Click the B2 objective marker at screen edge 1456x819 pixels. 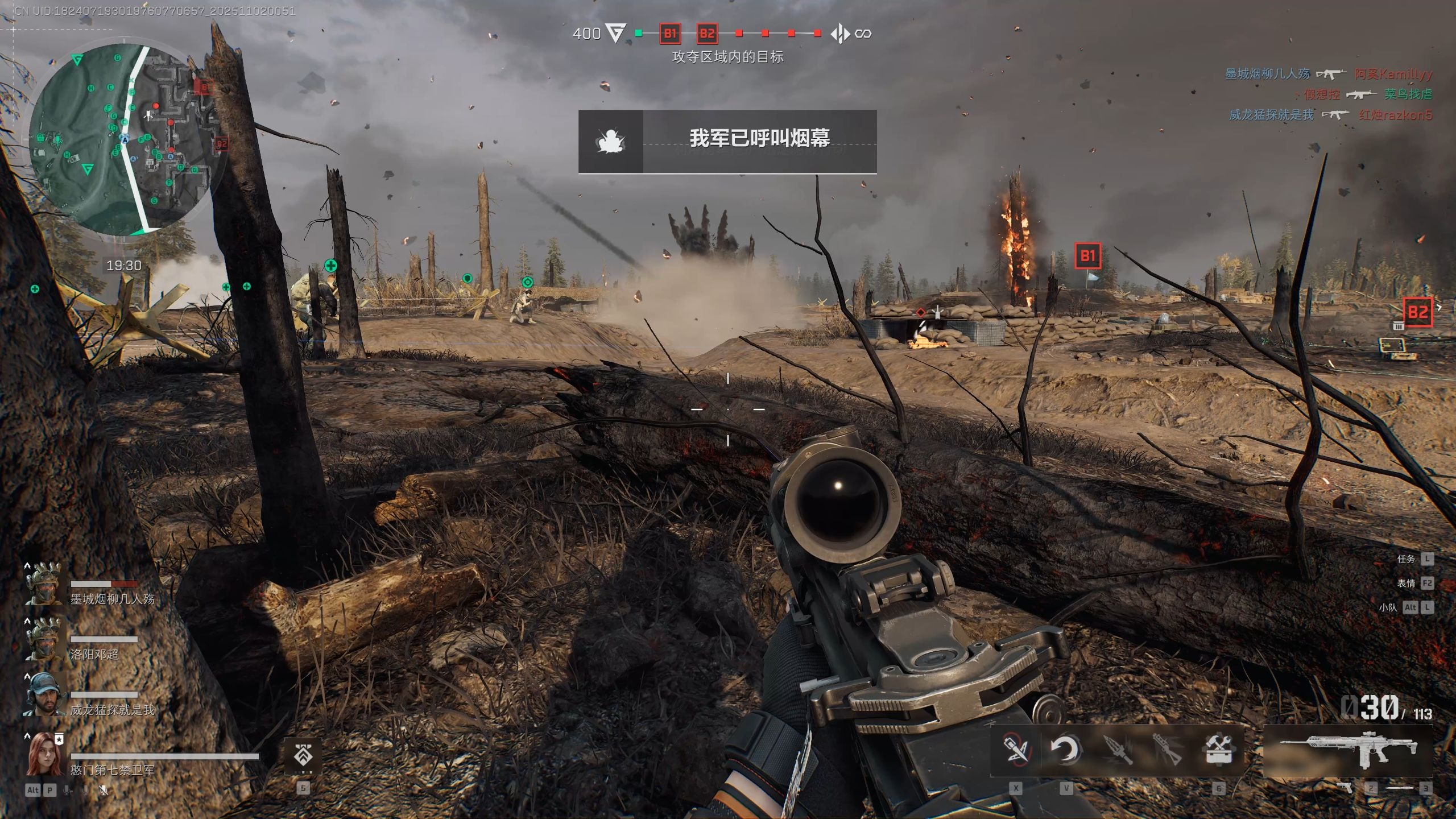point(1417,312)
